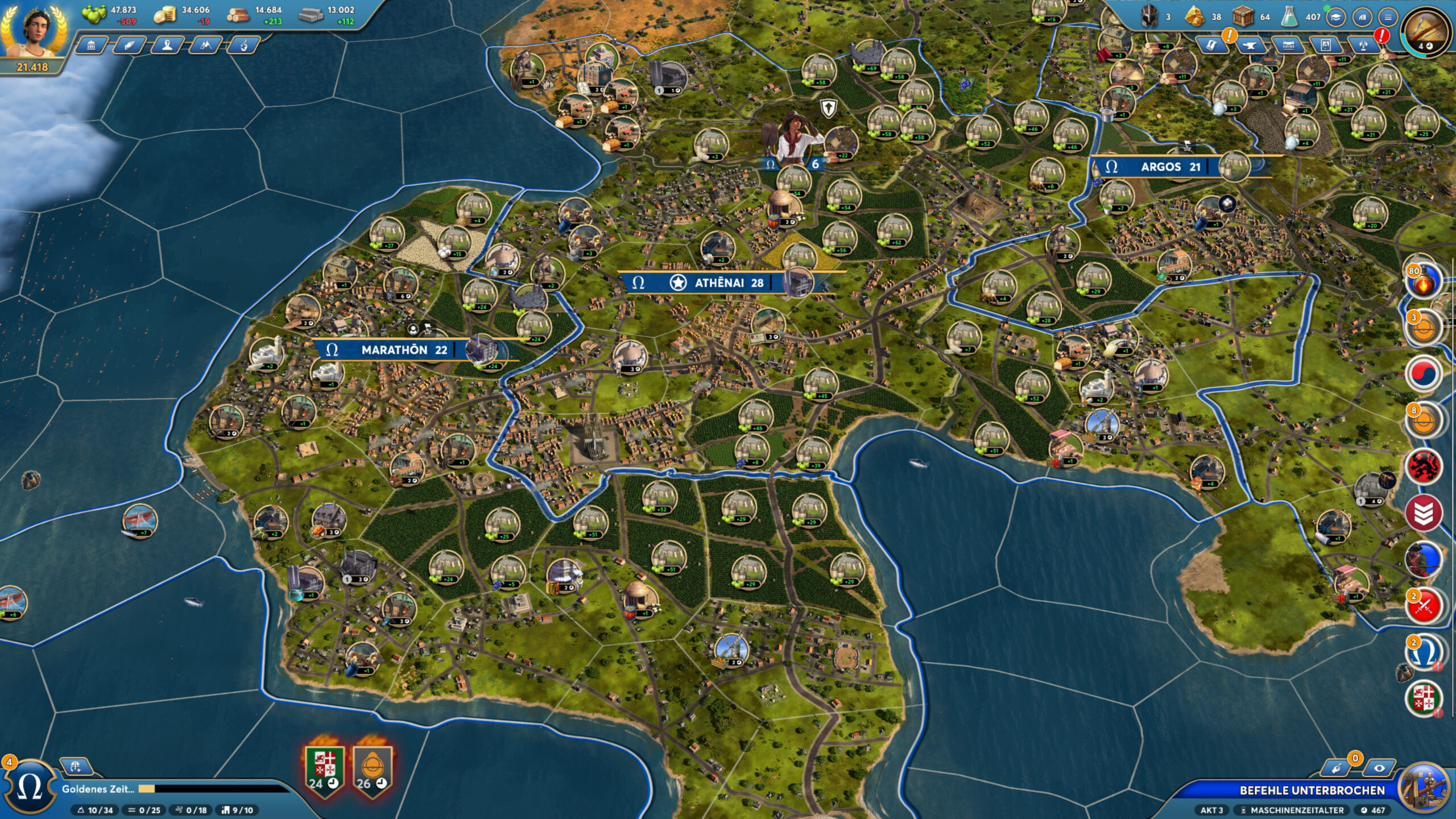The height and width of the screenshot is (819, 1456).
Task: Open the person silhouette menu
Action: 167,45
